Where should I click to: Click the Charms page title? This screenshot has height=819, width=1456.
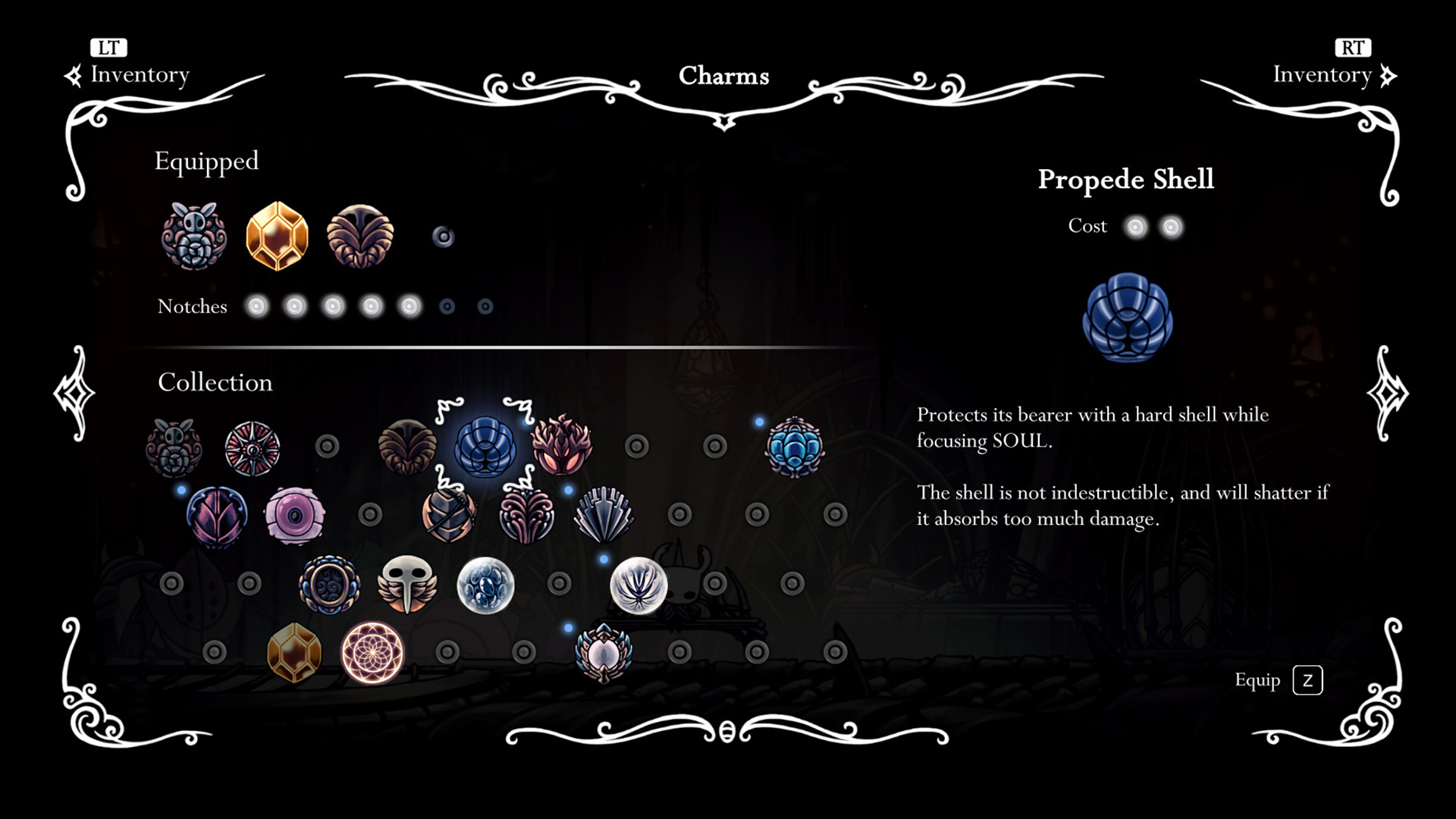coord(724,76)
